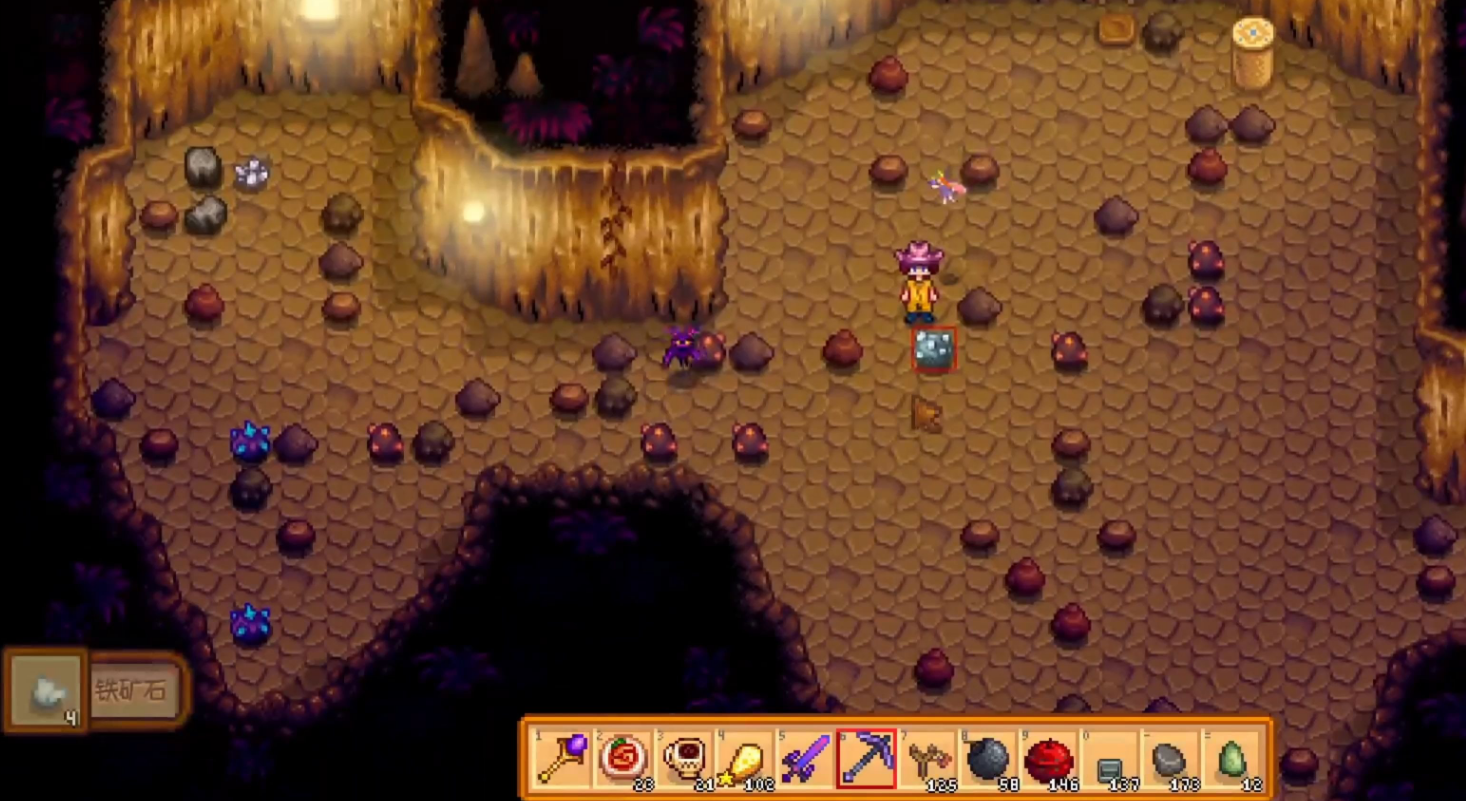The height and width of the screenshot is (801, 1466).
Task: Pick the gold-star cheese slot
Action: coord(744,759)
